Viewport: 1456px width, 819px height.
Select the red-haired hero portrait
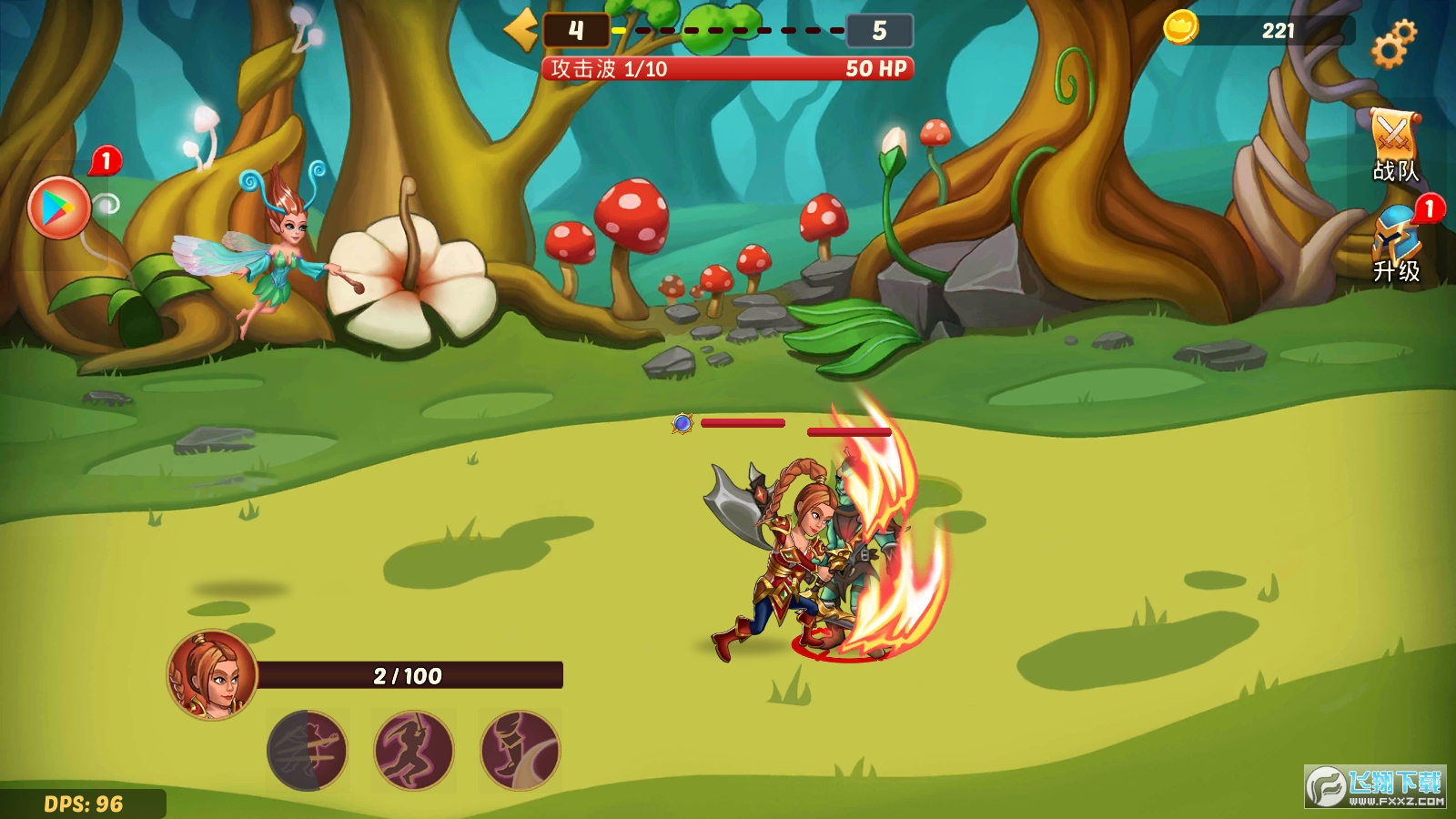point(213,674)
